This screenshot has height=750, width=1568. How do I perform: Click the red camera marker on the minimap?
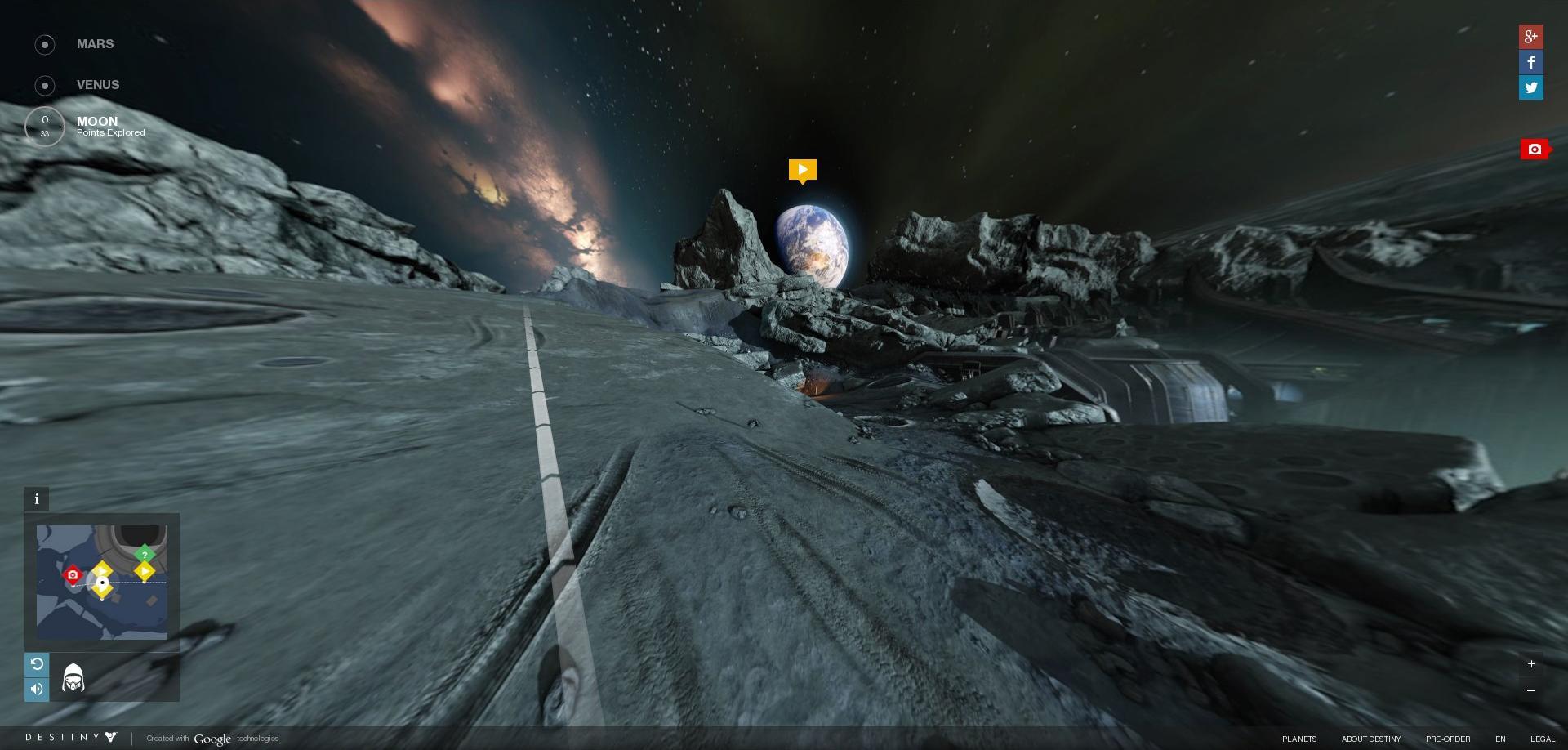tap(73, 575)
